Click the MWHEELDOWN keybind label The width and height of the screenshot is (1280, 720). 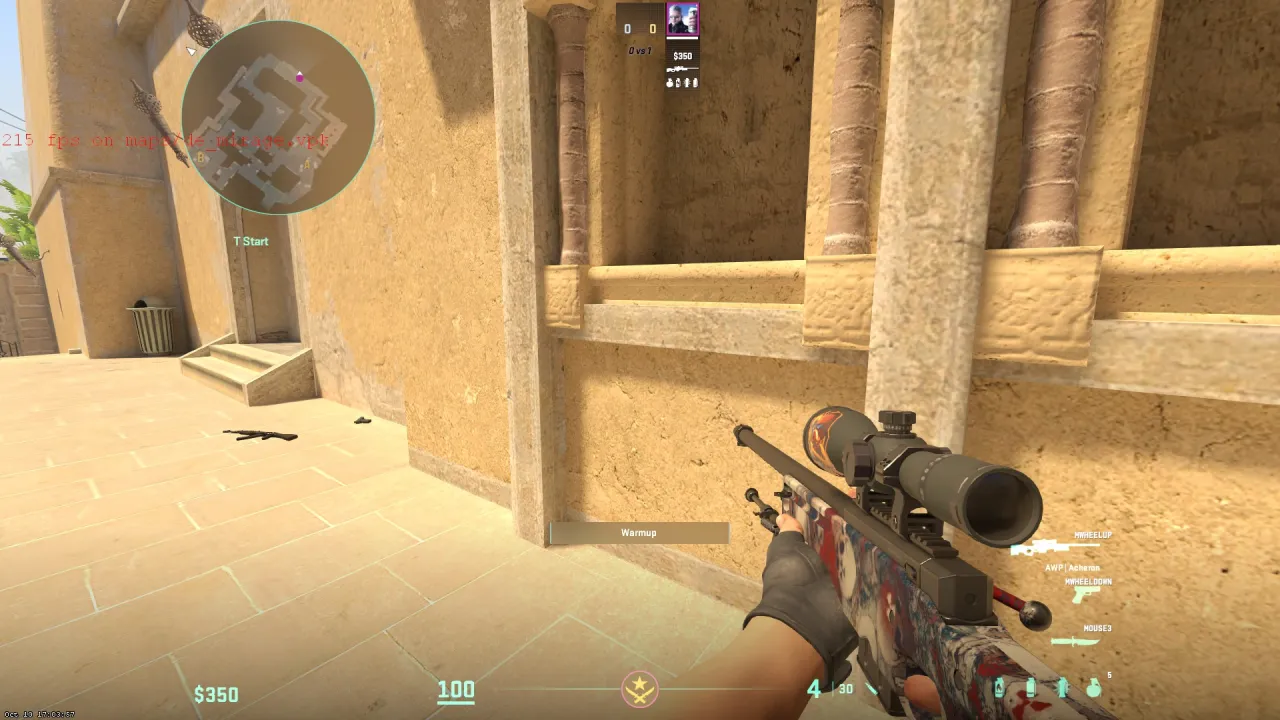point(1088,581)
